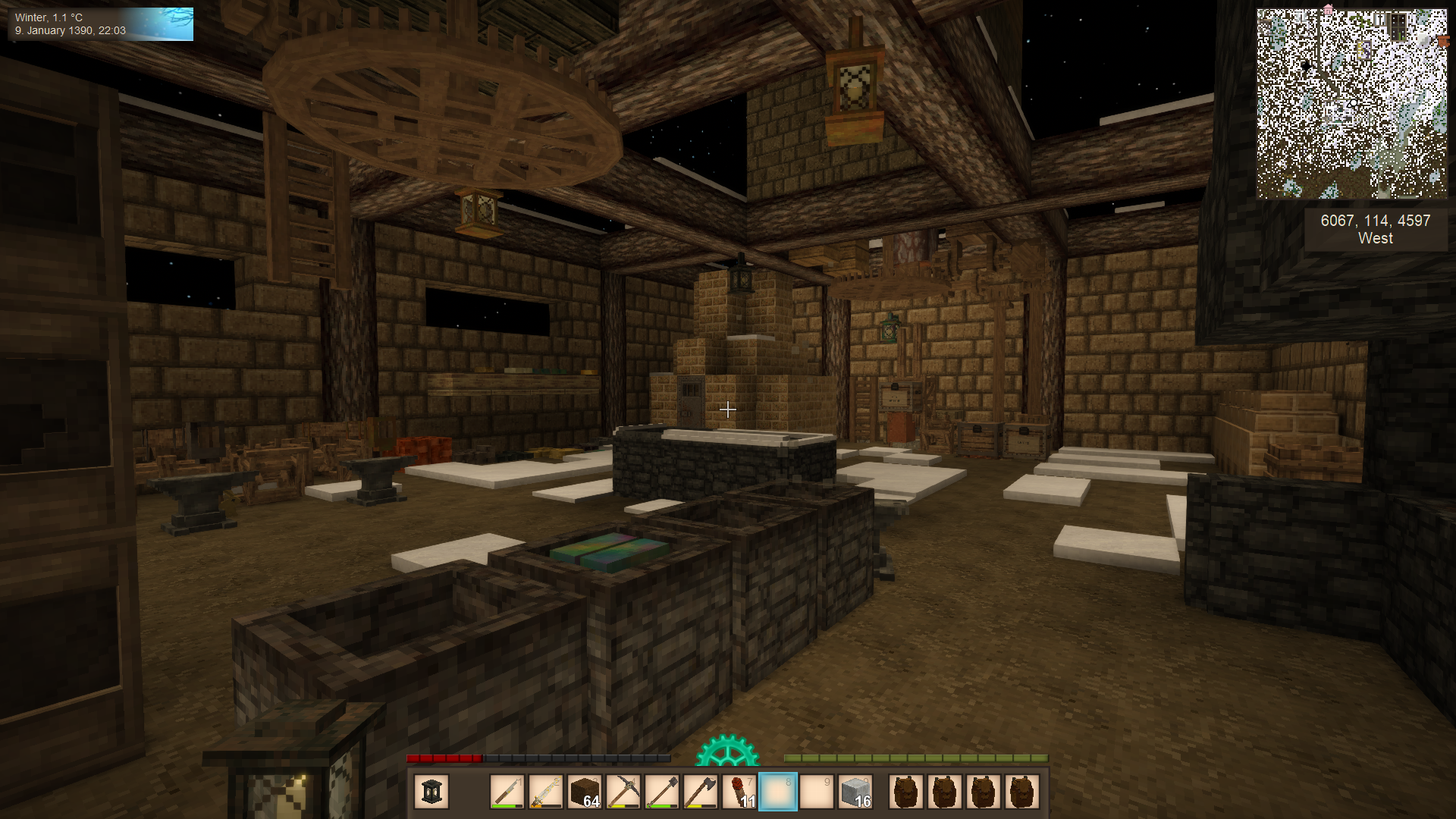1456x819 pixels.
Task: Select the lantern offhand slot
Action: click(431, 792)
